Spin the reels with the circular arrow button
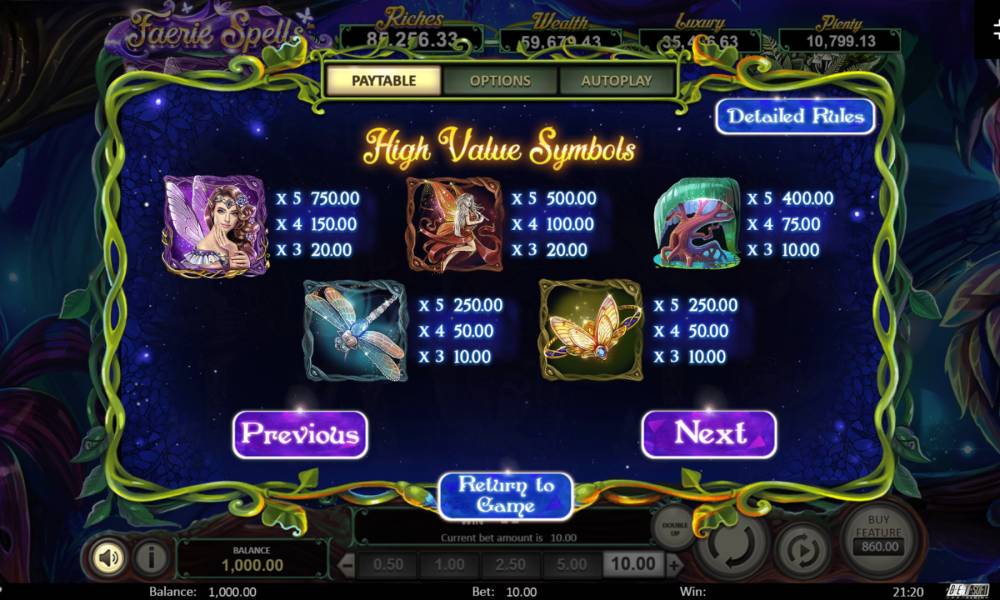This screenshot has height=600, width=1000. (x=732, y=546)
